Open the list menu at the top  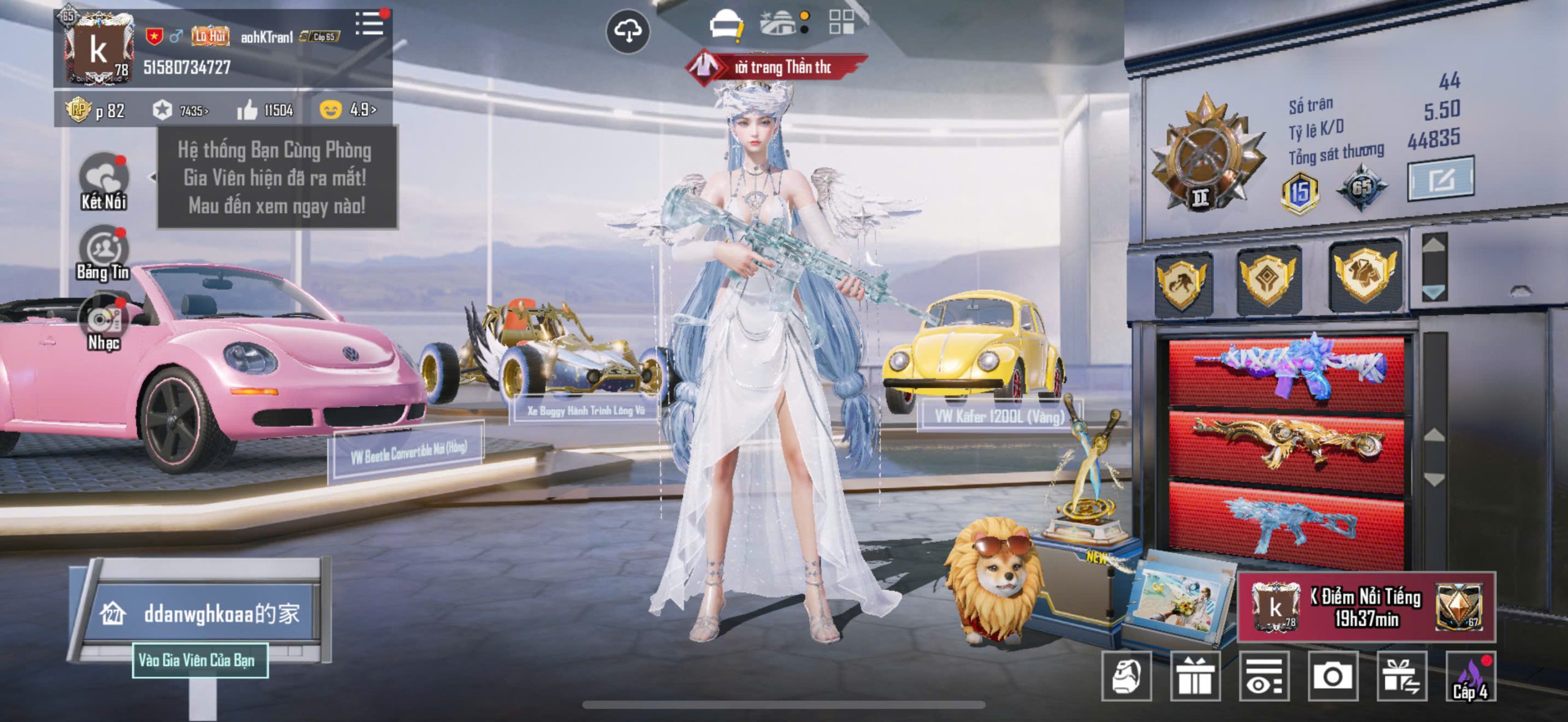[x=369, y=25]
